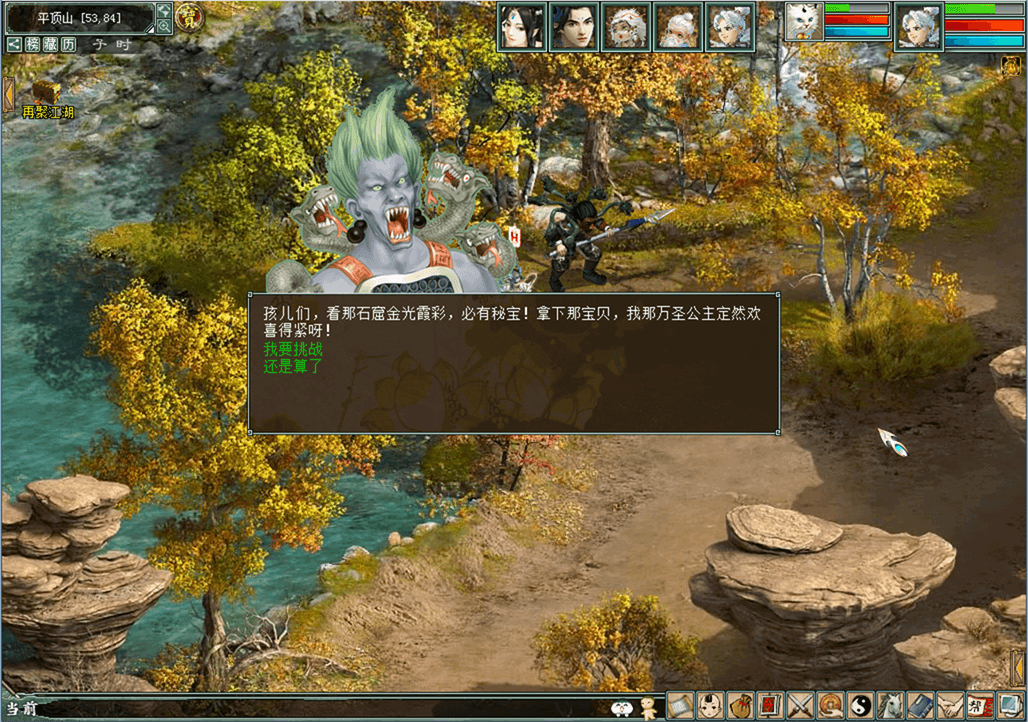Open the crossed swords icon in bottom toolbar
Screen dimensions: 1028x722
(801, 706)
